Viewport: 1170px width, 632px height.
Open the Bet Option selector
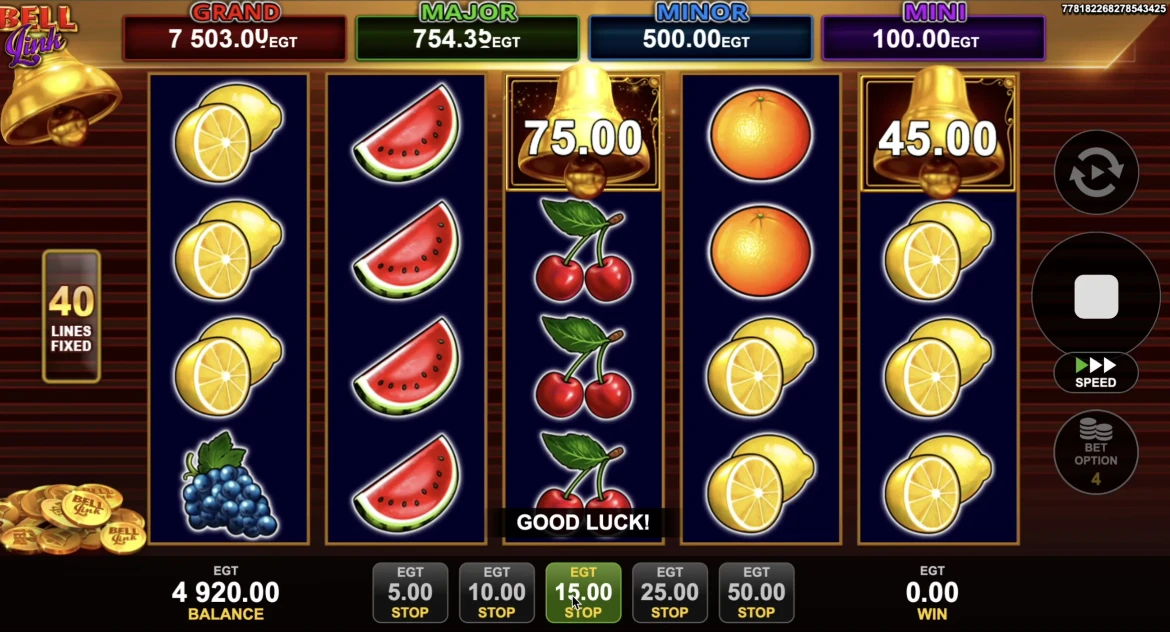tap(1096, 453)
